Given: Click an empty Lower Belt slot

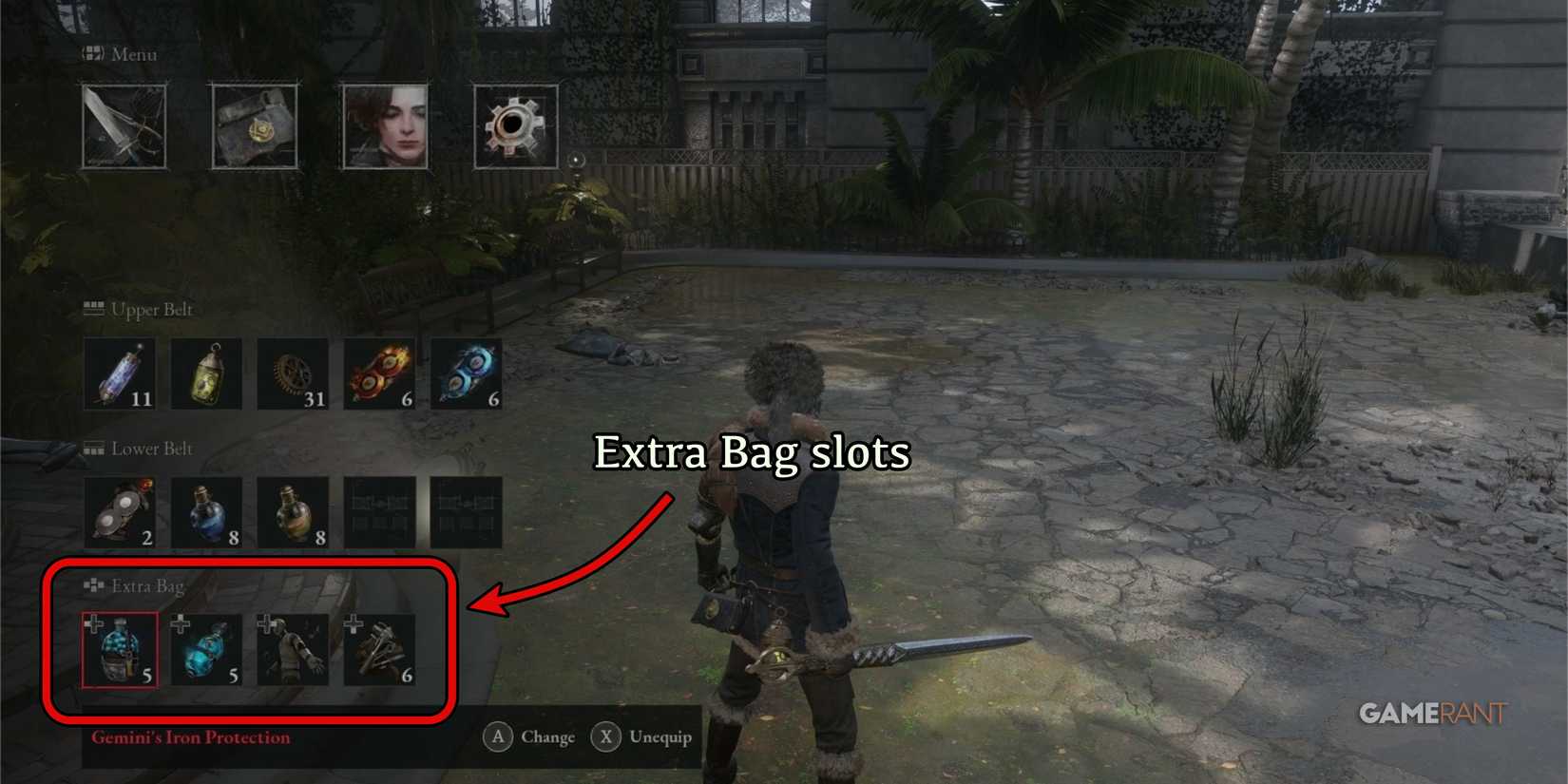Looking at the screenshot, I should click(379, 511).
